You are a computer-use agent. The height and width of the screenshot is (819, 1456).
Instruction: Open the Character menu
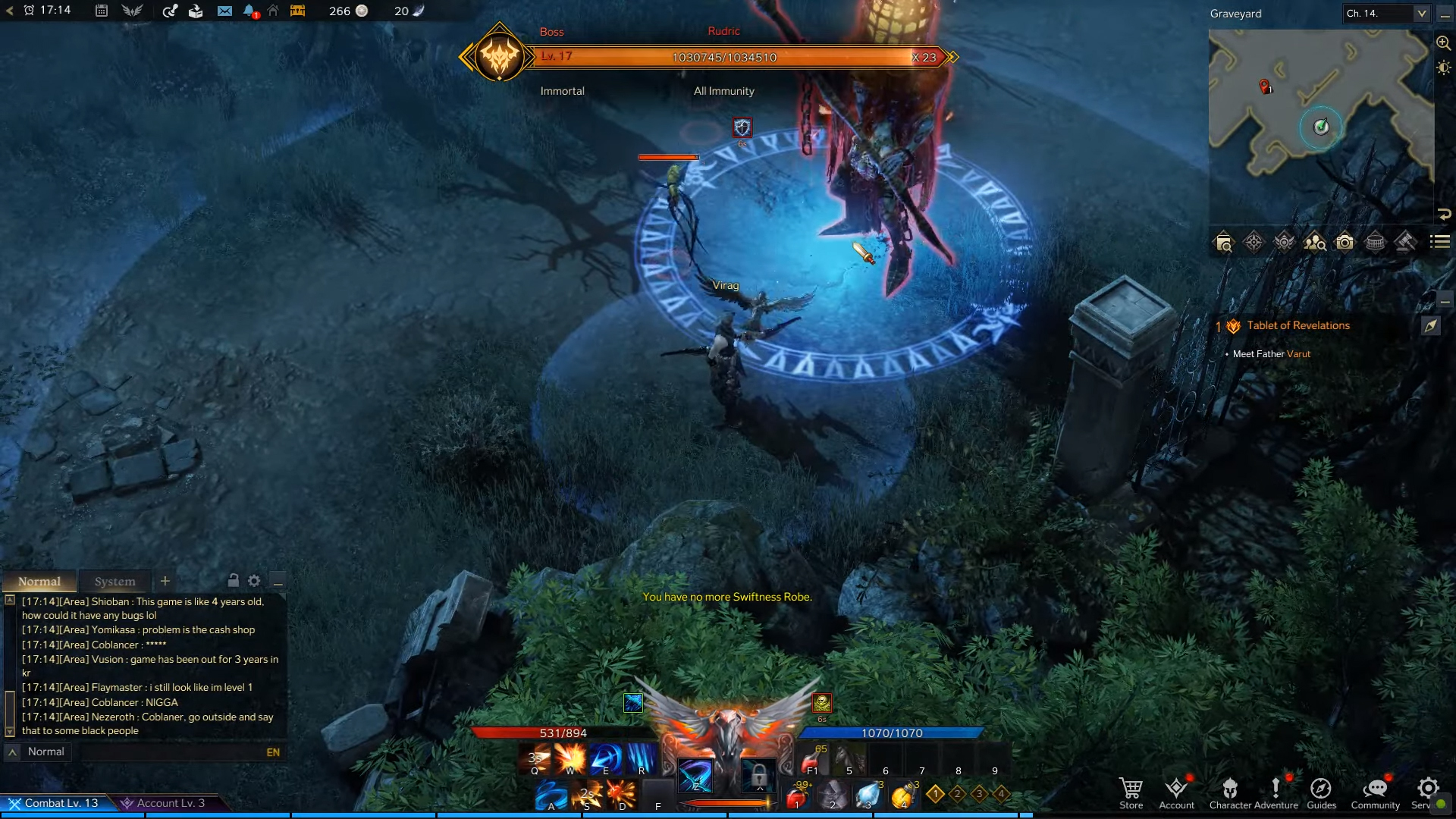(1230, 792)
